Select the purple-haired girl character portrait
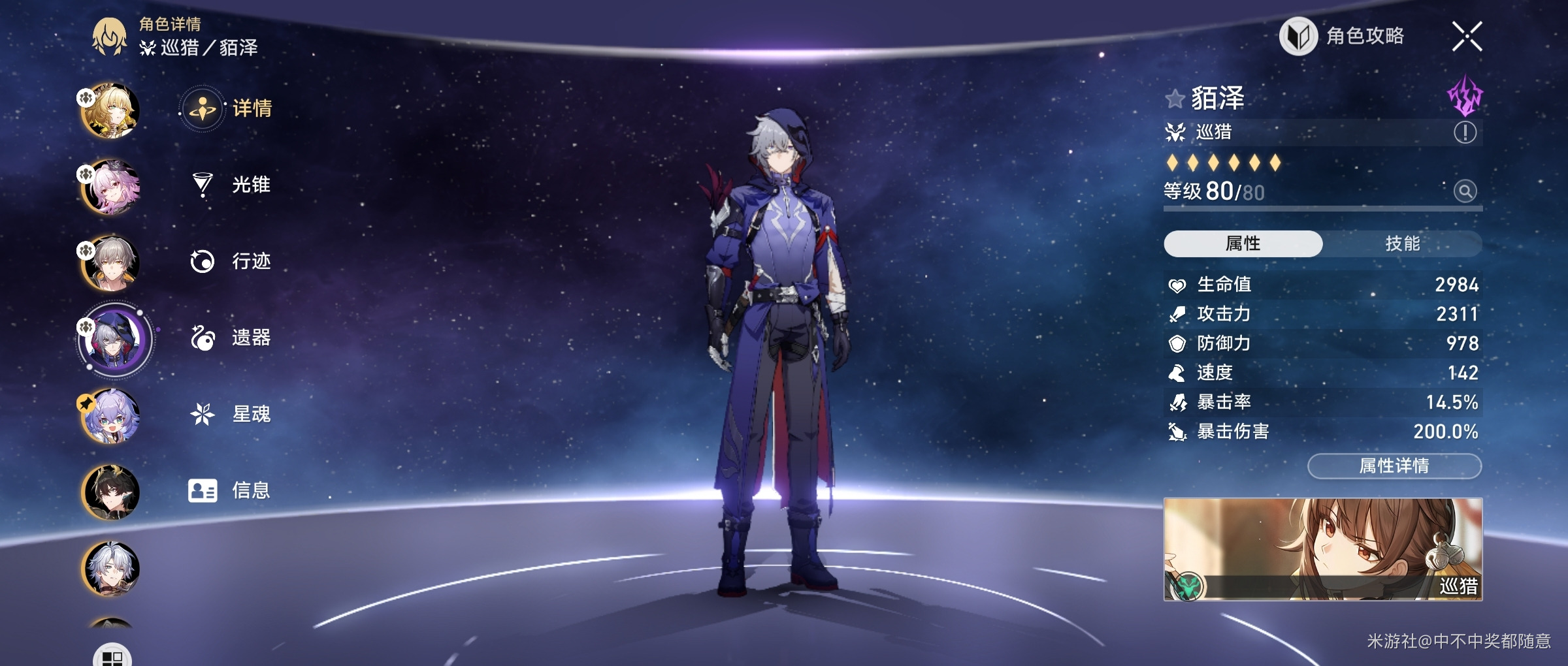 110,416
